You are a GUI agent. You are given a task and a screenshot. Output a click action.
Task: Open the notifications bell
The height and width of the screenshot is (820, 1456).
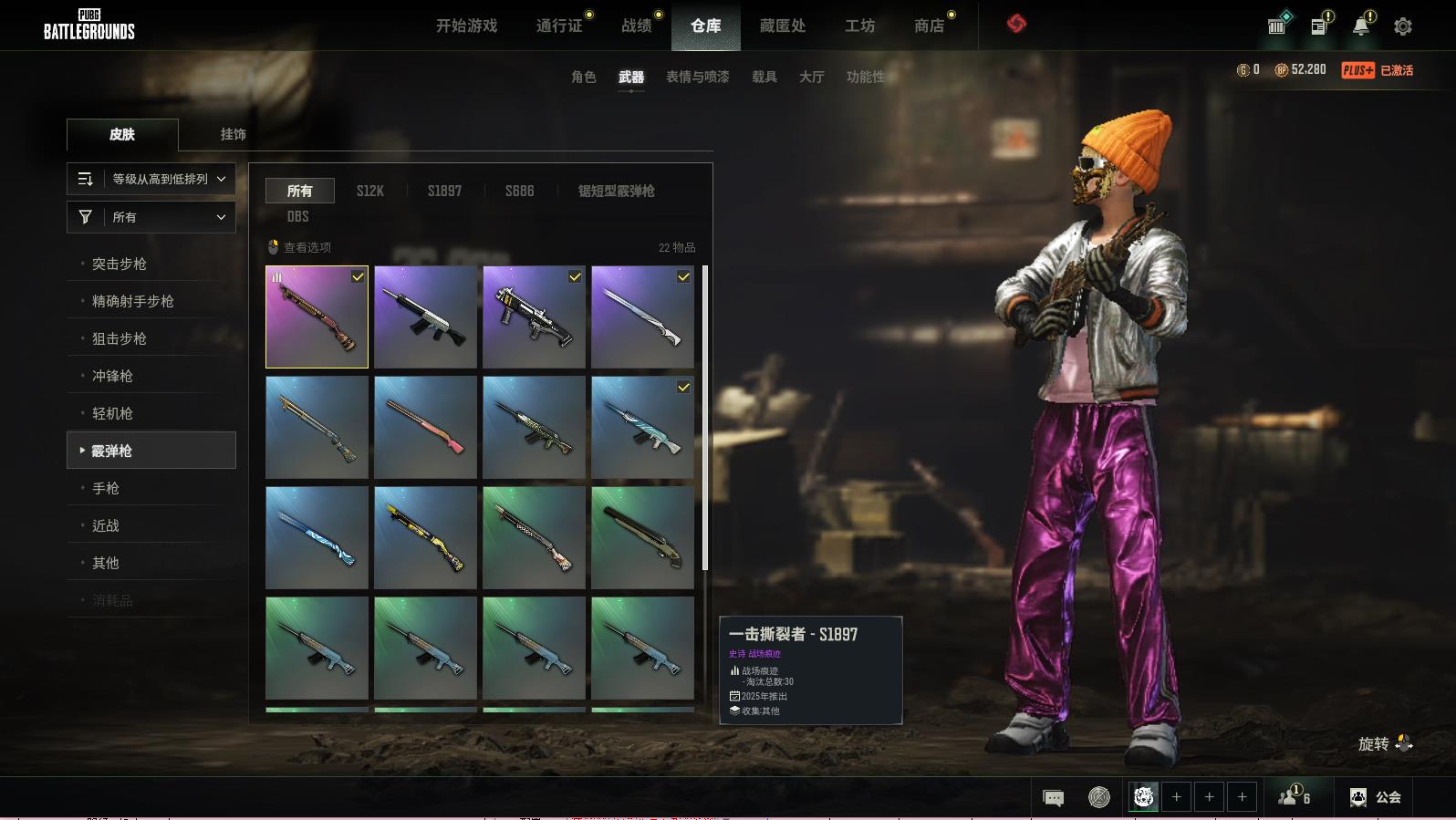1361,26
